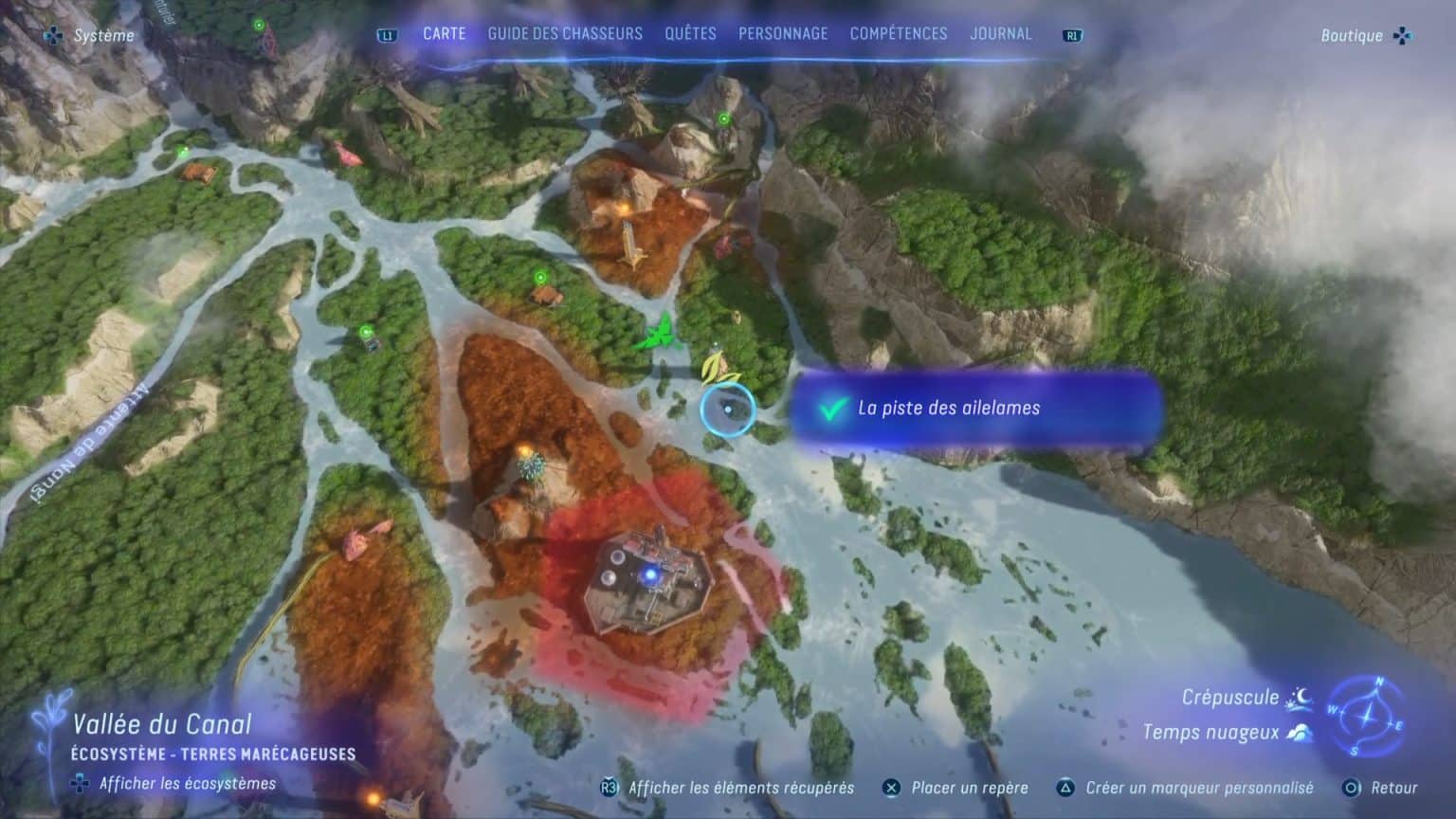The image size is (1456, 819).
Task: Switch to the QUÊTES tab
Action: pos(691,33)
